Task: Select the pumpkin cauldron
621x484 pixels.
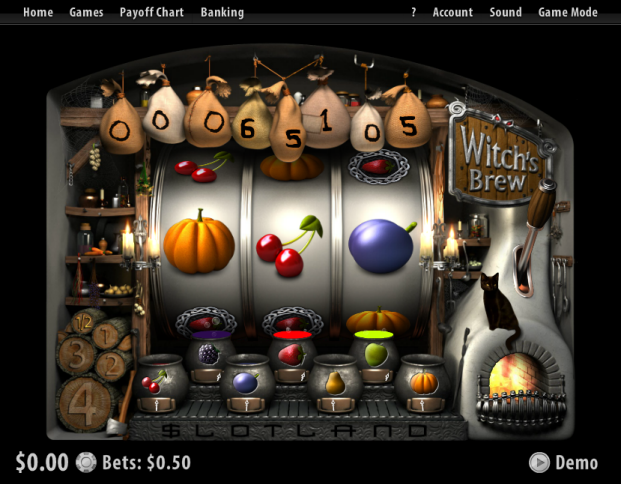Action: pyautogui.click(x=421, y=382)
